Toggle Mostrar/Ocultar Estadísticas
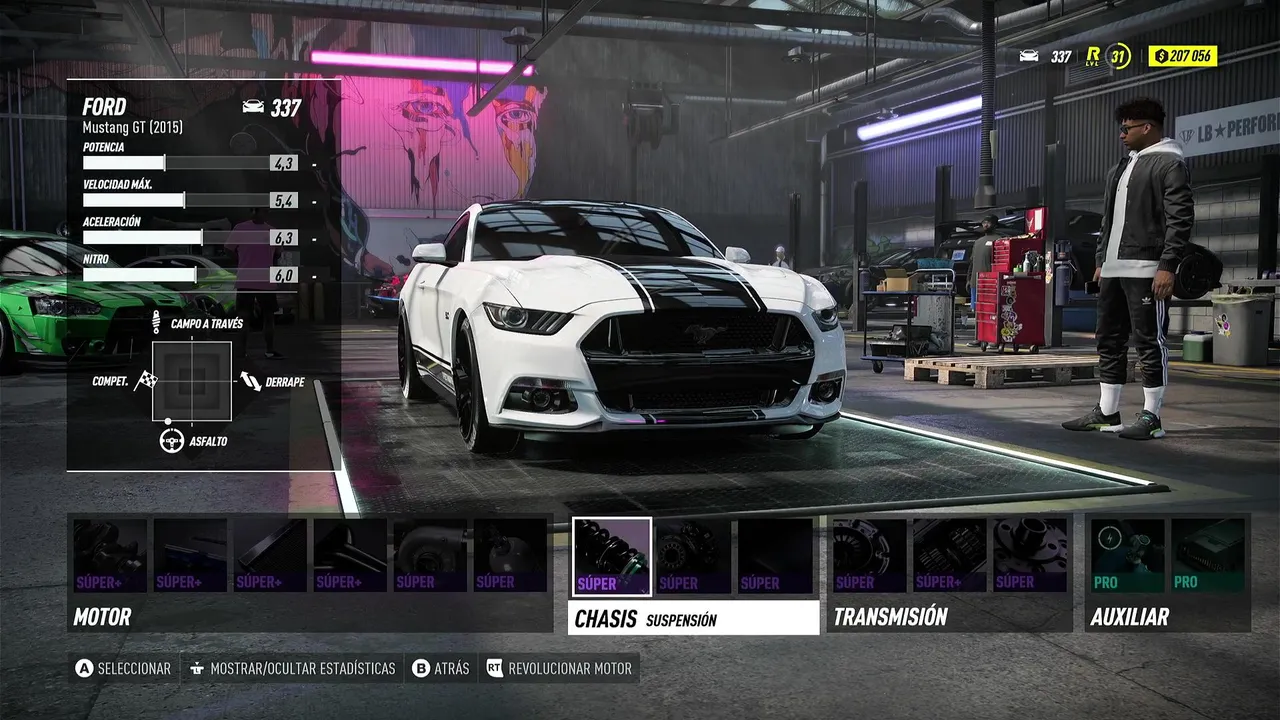This screenshot has height=720, width=1280. [x=292, y=668]
